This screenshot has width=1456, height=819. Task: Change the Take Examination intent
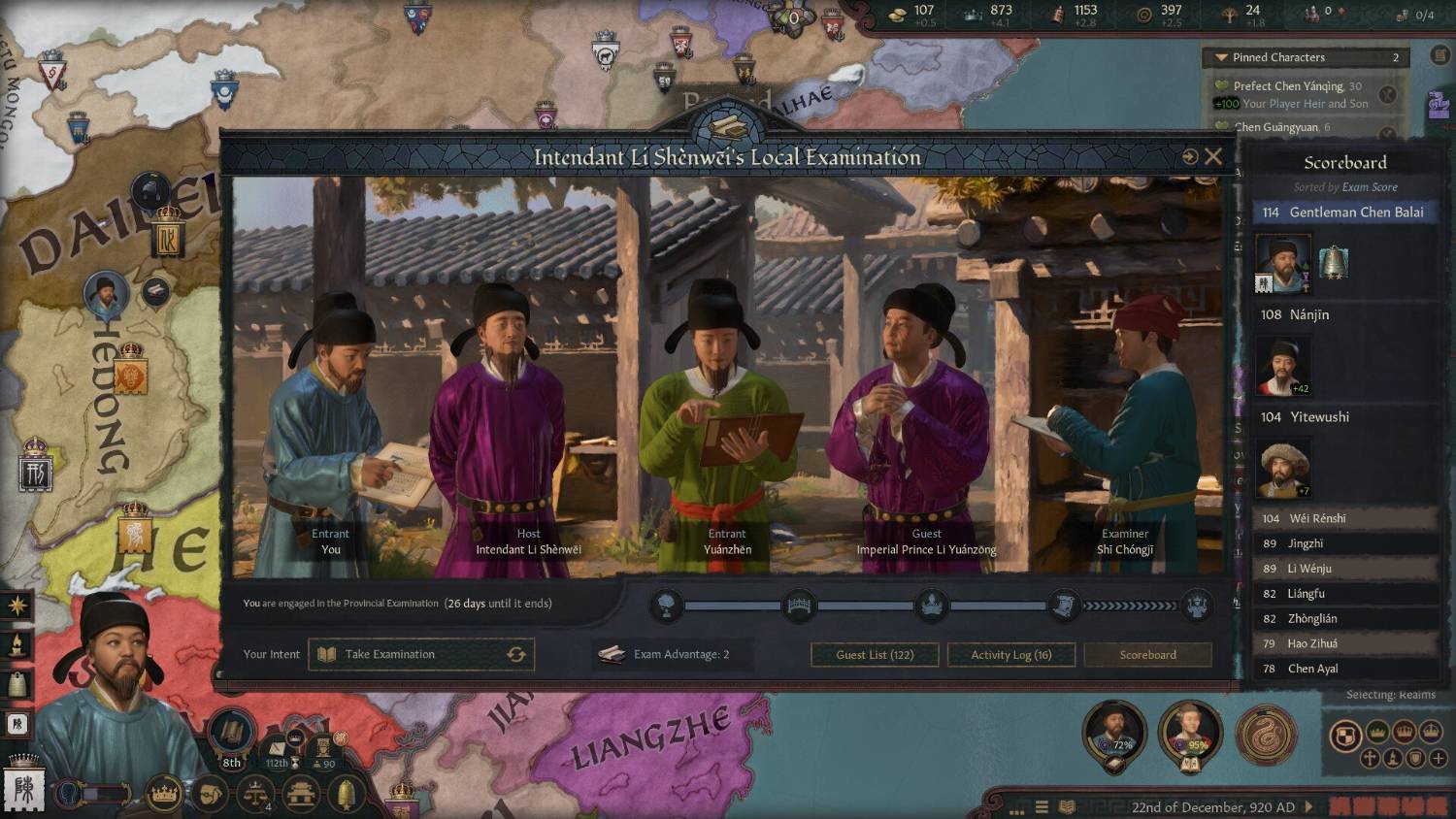(516, 655)
